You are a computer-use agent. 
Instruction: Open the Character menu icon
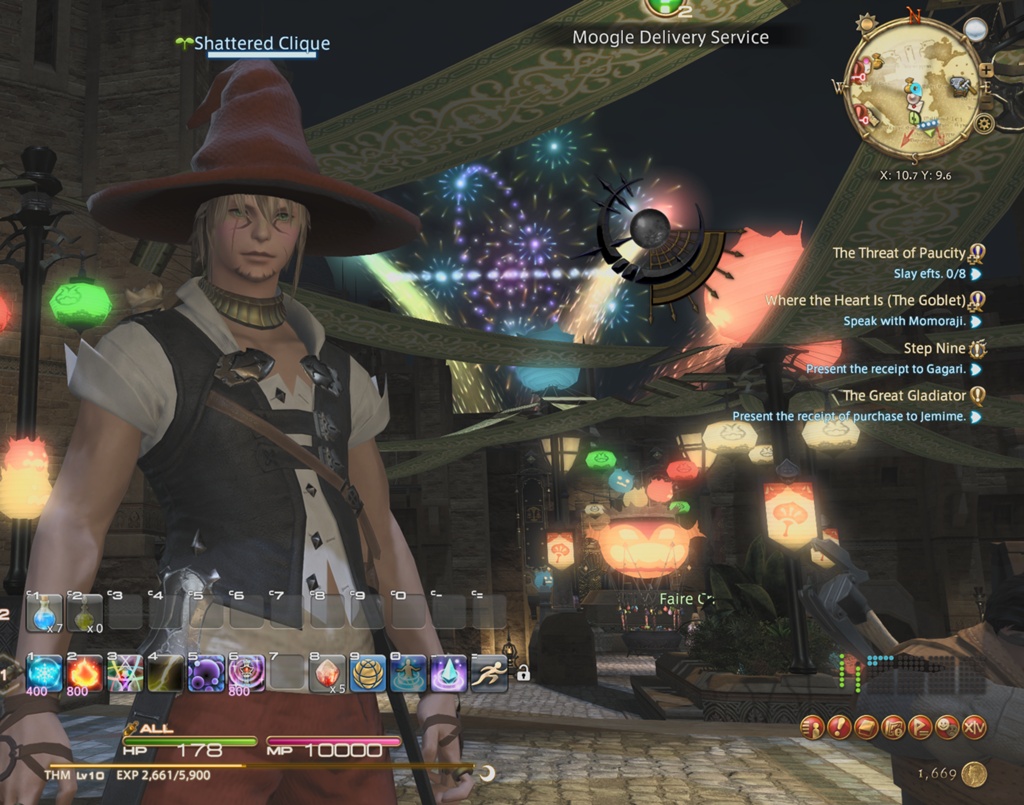[x=813, y=728]
